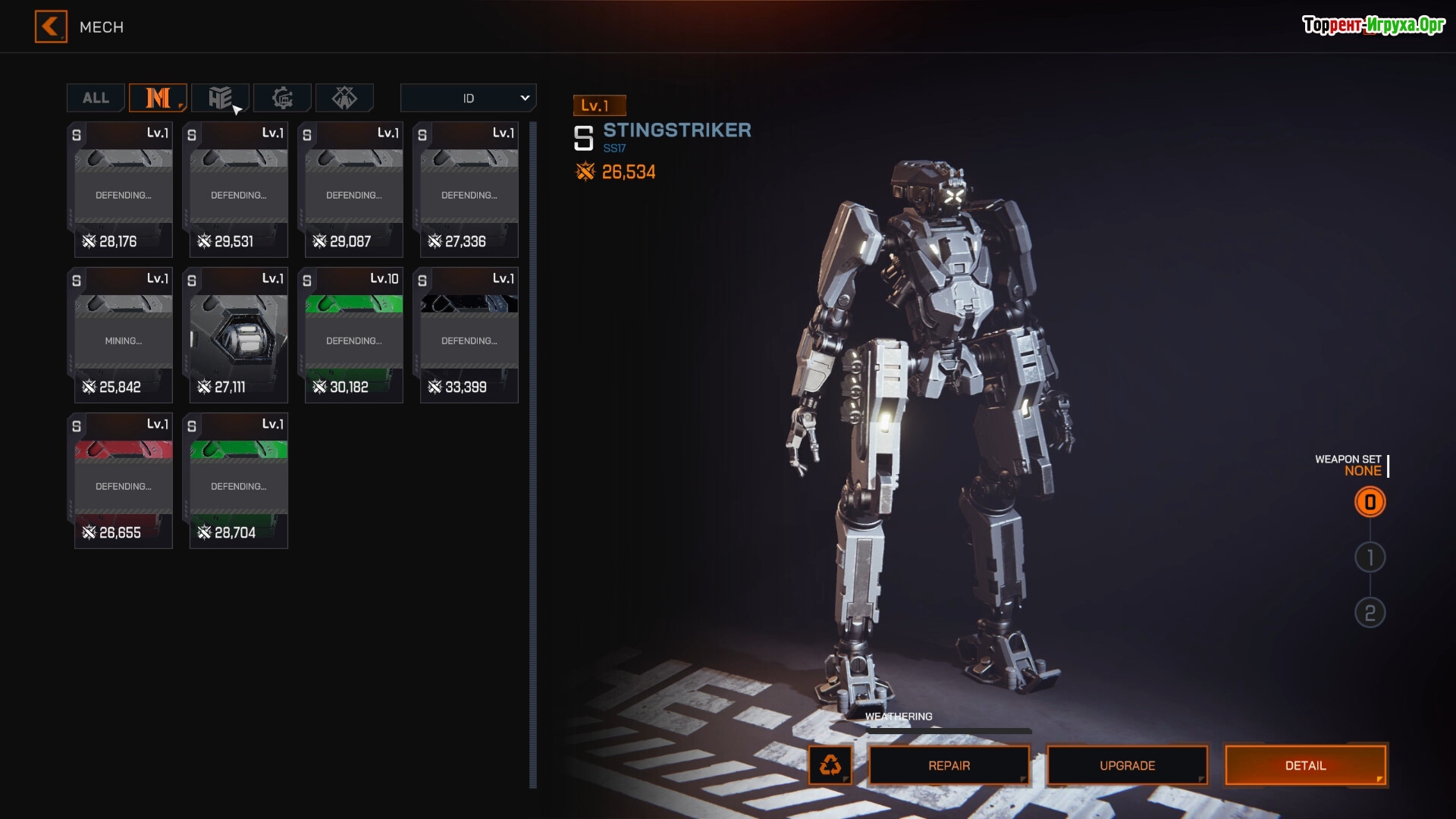Choose weapon set 0
1456x819 pixels.
[1370, 502]
